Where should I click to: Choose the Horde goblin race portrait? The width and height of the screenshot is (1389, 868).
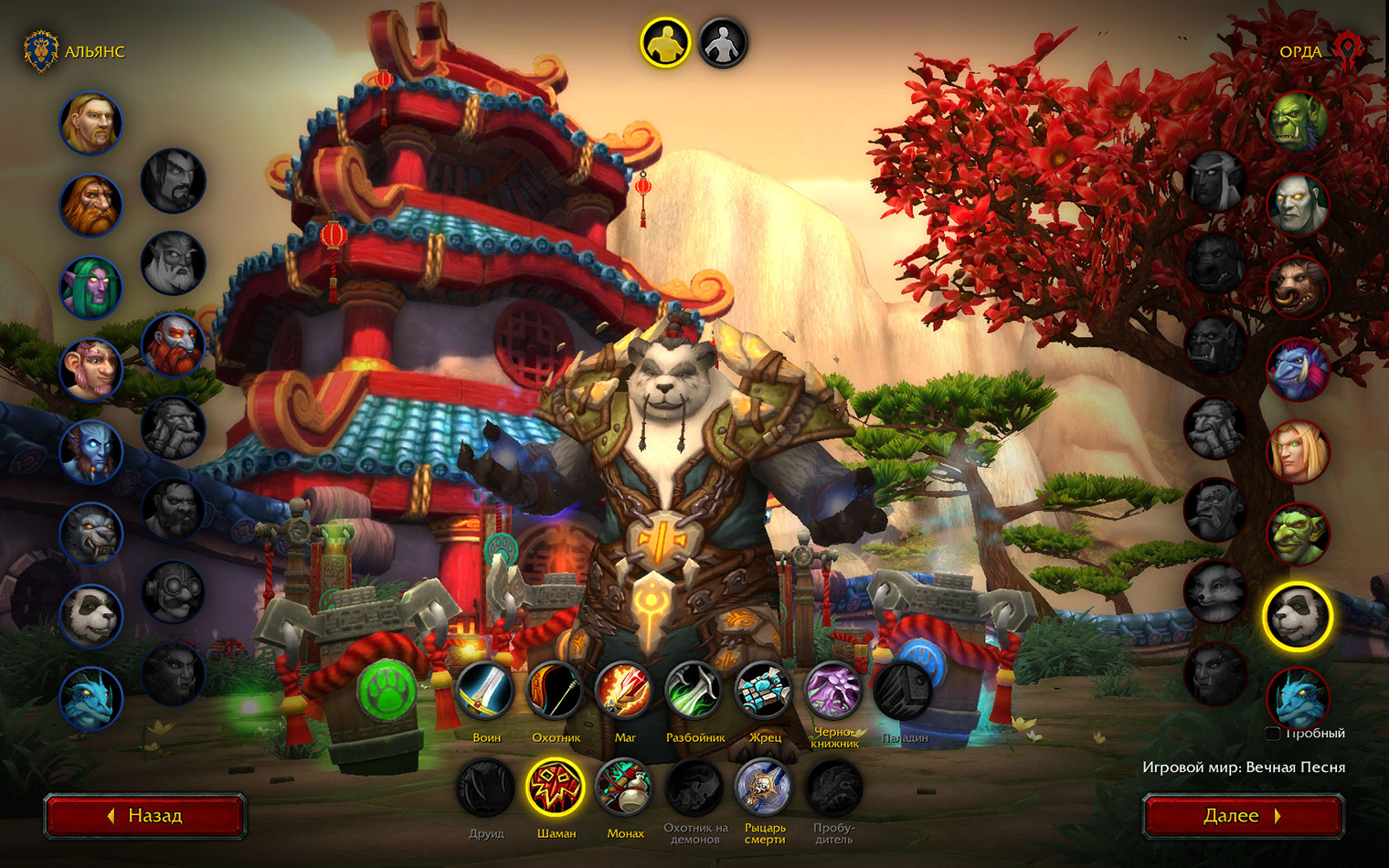pyautogui.click(x=1298, y=534)
